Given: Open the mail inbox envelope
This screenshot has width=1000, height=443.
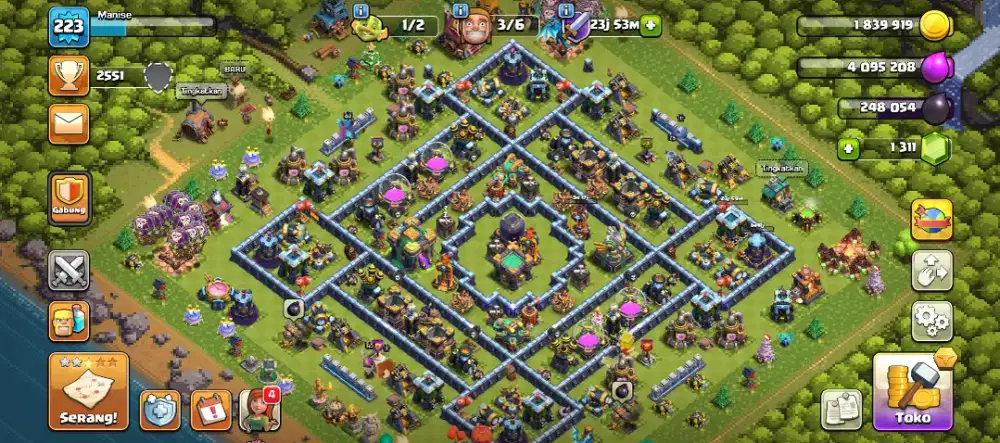Looking at the screenshot, I should [x=68, y=123].
